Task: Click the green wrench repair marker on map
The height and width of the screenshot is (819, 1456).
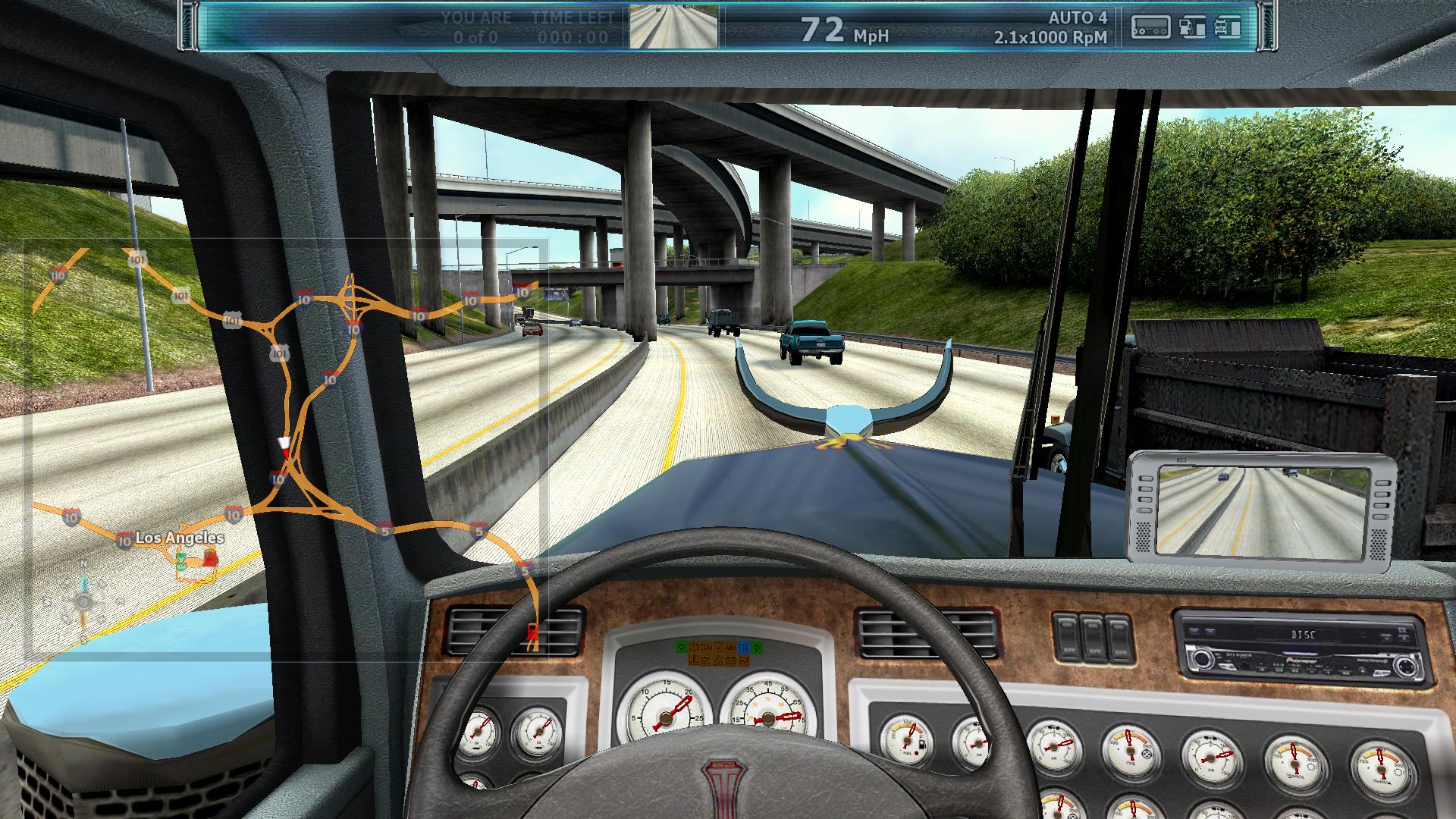Action: [182, 562]
